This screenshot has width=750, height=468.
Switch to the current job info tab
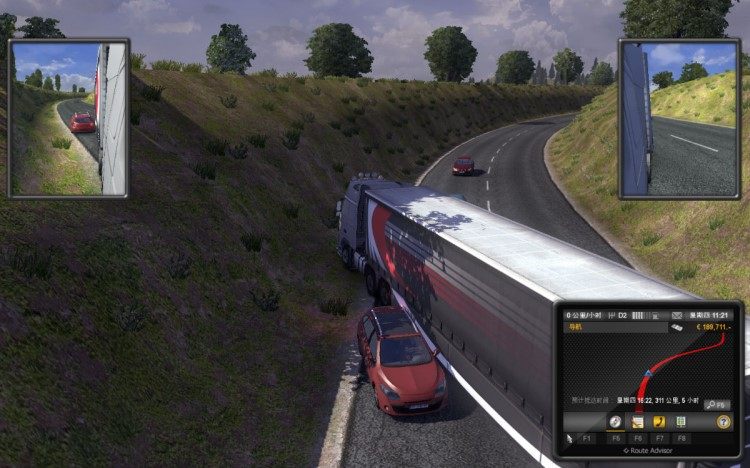pyautogui.click(x=637, y=422)
